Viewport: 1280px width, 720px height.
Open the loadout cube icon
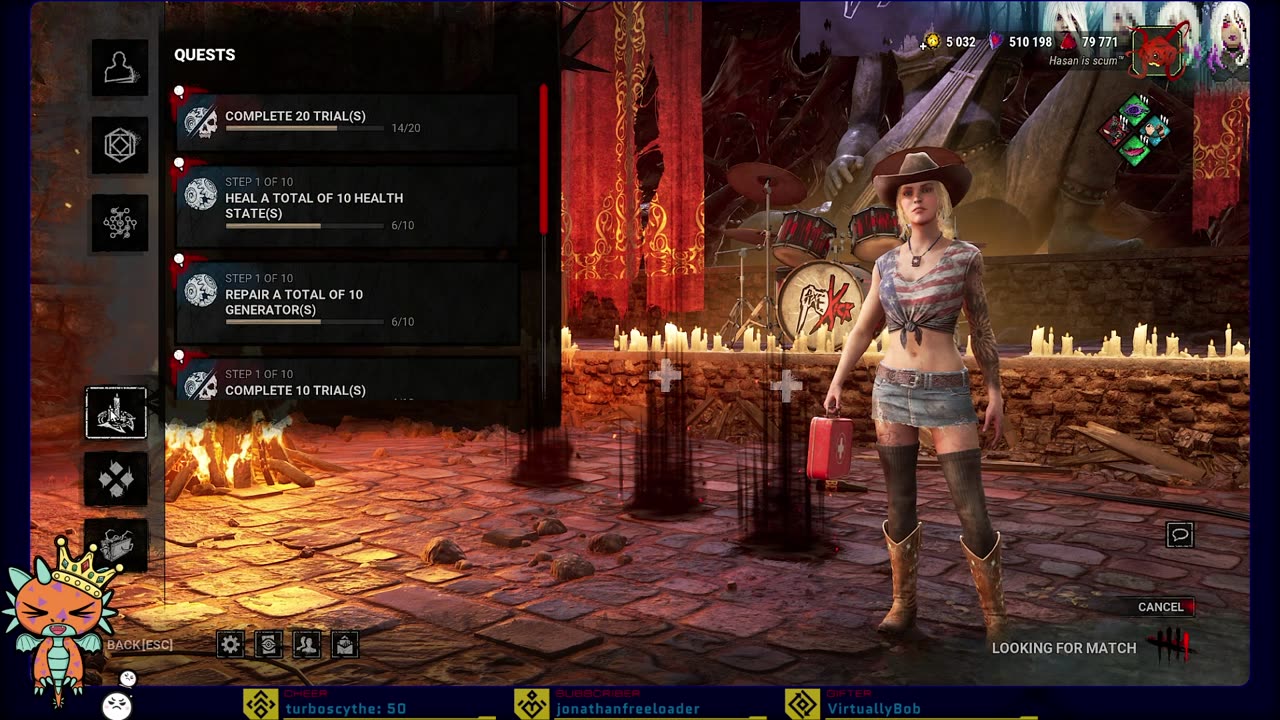click(x=120, y=146)
